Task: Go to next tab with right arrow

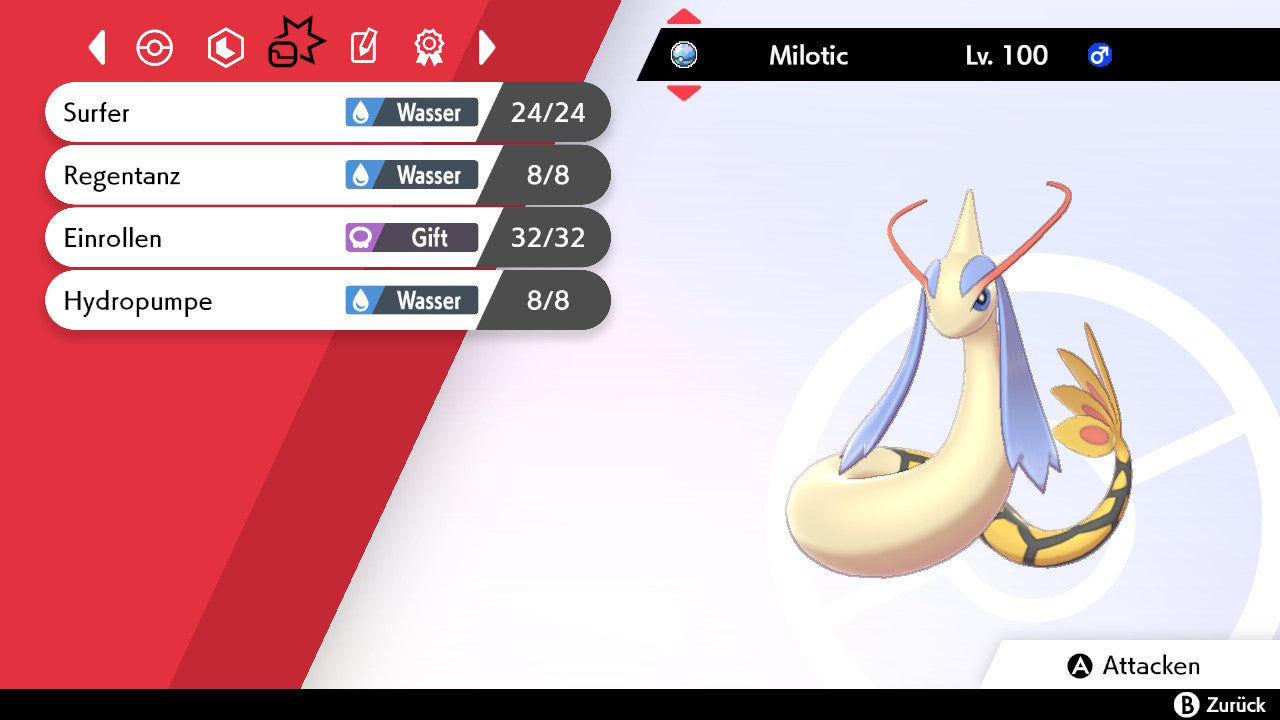Action: 487,48
